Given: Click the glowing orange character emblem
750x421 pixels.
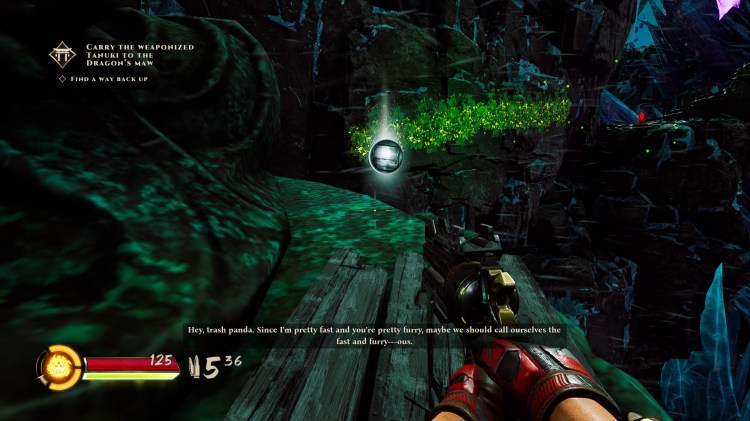Looking at the screenshot, I should coord(59,365).
